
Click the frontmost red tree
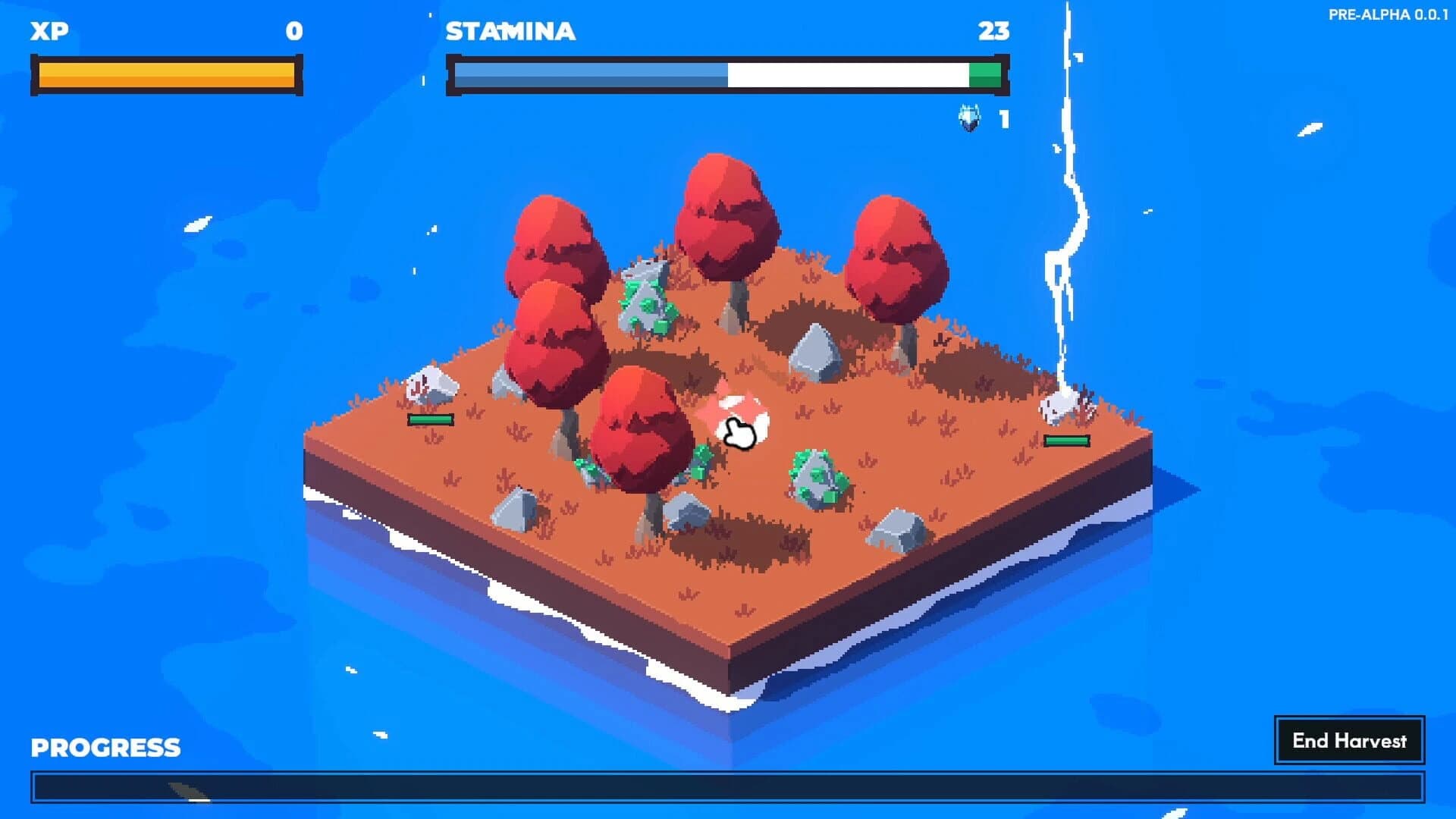[641, 425]
